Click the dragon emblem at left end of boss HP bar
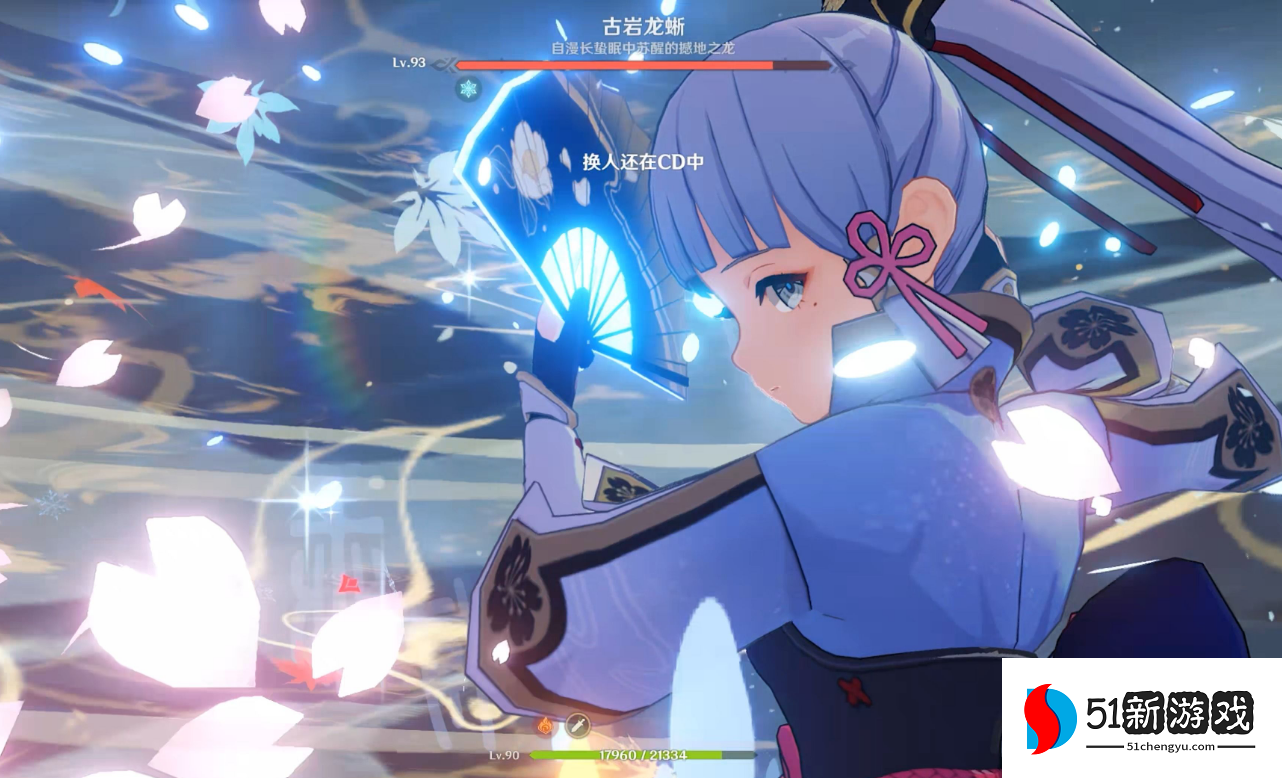This screenshot has width=1282, height=778. point(444,64)
